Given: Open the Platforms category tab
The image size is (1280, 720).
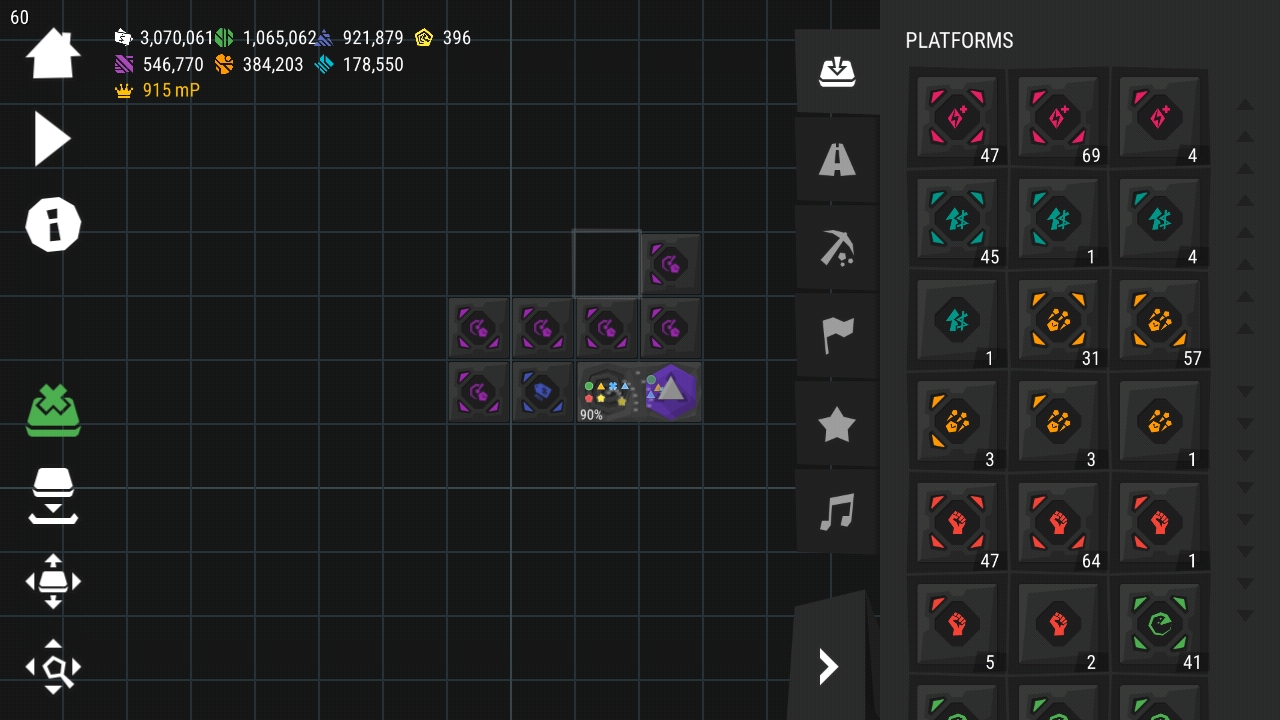Looking at the screenshot, I should [837, 71].
